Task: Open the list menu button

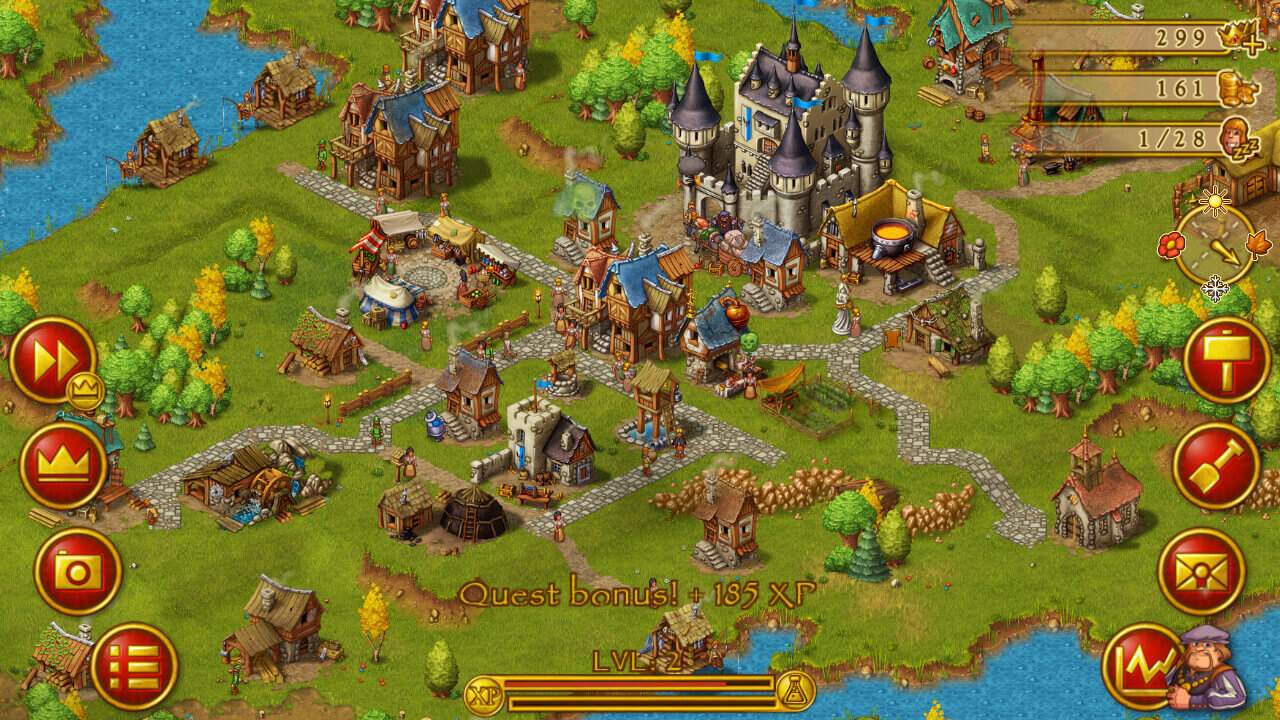Action: click(x=134, y=666)
